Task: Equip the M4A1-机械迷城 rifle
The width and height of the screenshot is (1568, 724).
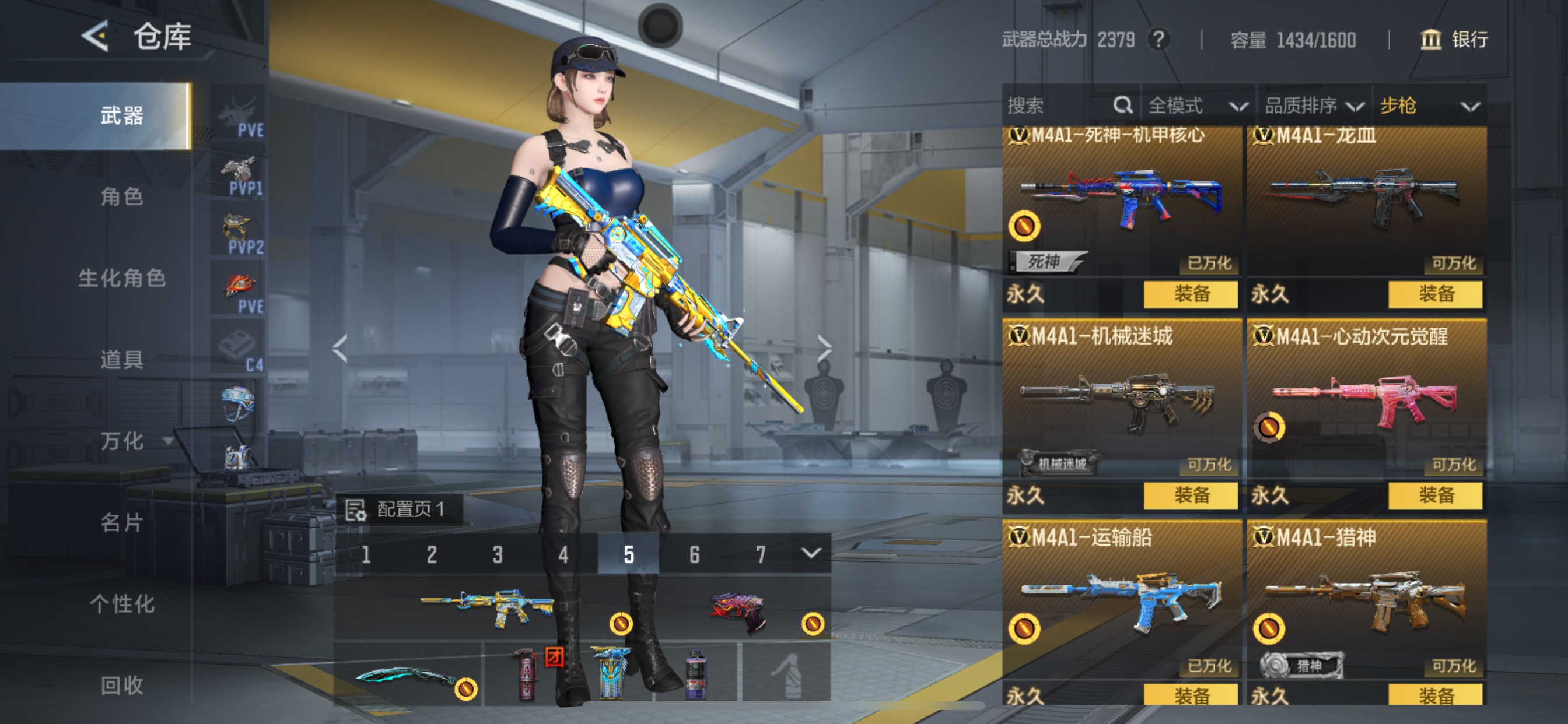Action: (x=1190, y=496)
